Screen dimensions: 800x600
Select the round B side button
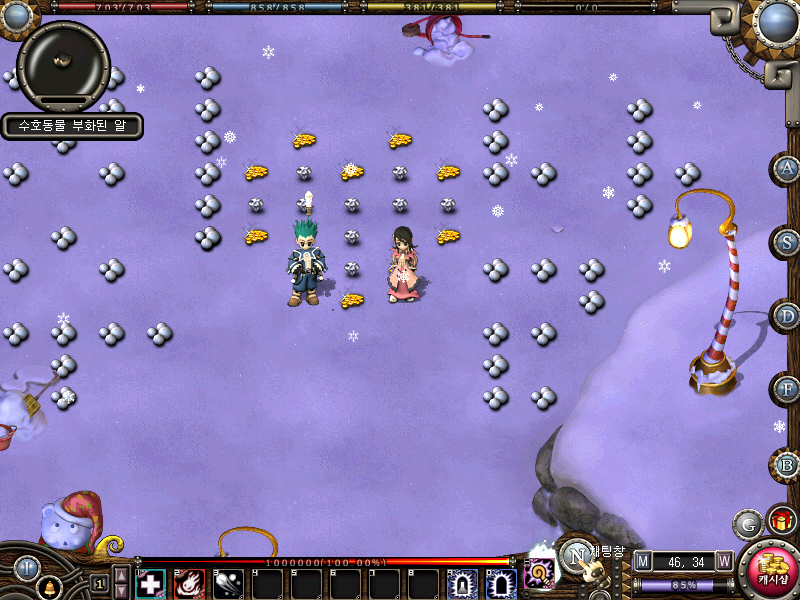tap(787, 464)
